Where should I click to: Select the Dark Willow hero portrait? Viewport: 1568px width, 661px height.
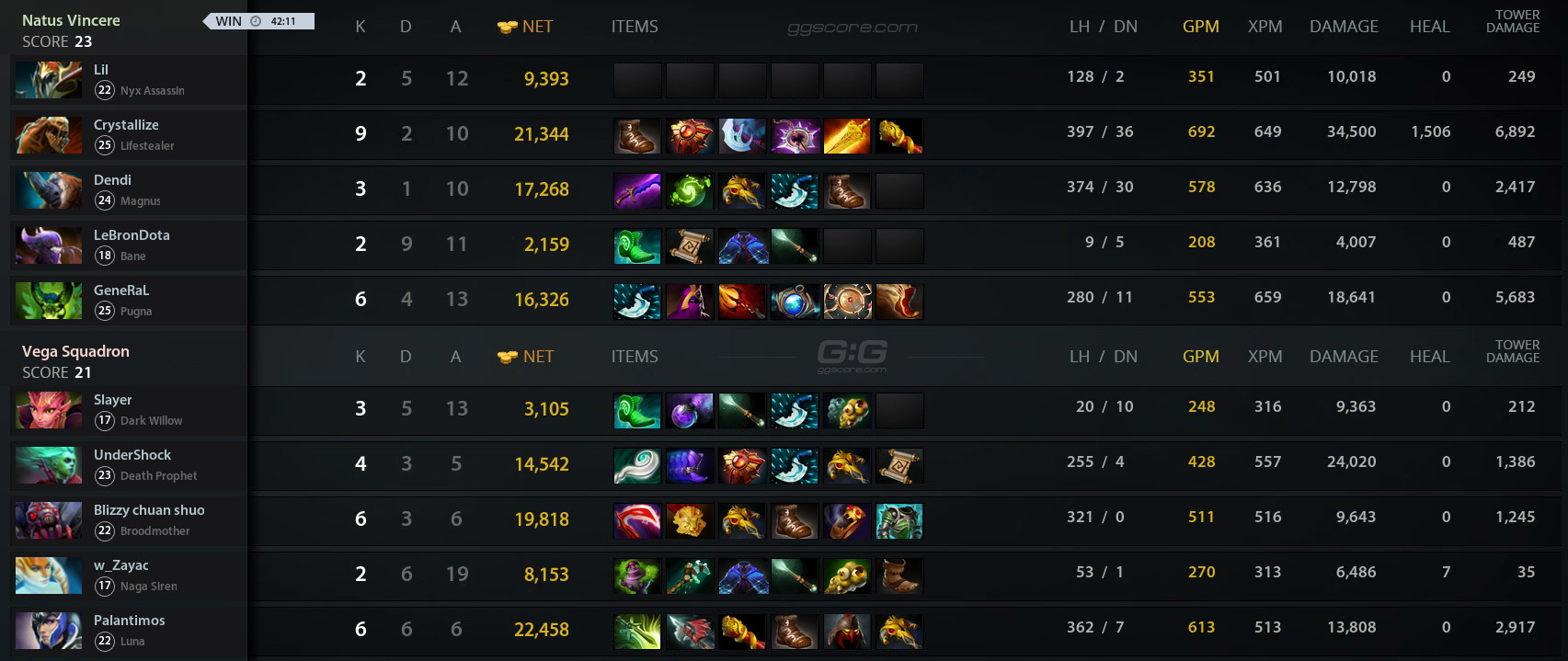click(x=49, y=410)
